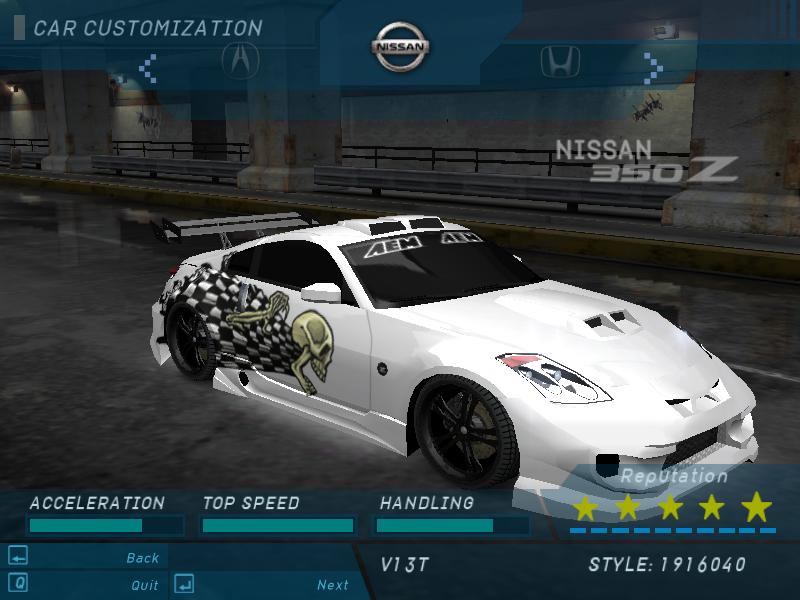Quit the car customization screen
The image size is (800, 600).
click(144, 585)
